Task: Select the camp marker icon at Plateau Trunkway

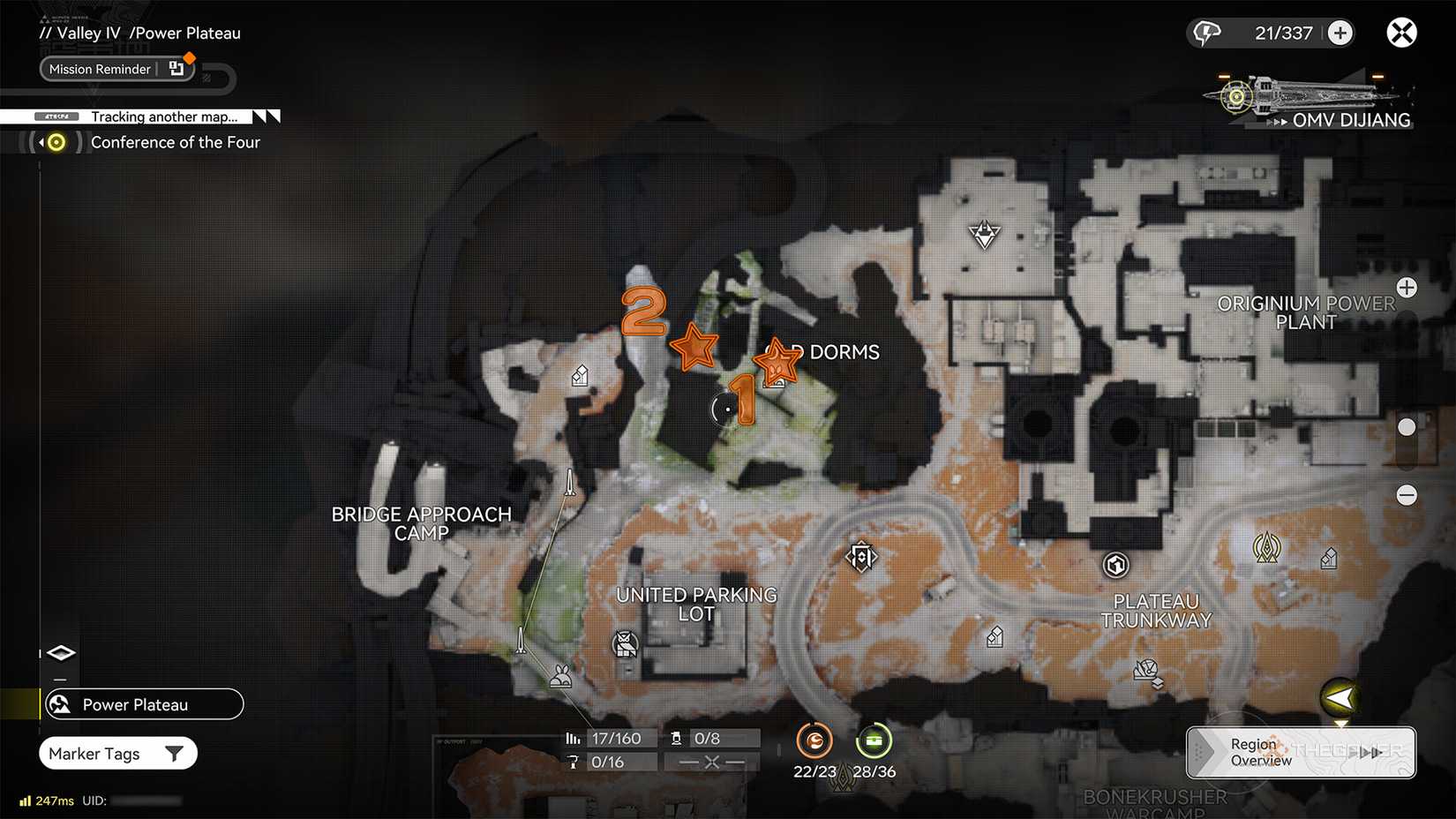Action: tap(1115, 564)
